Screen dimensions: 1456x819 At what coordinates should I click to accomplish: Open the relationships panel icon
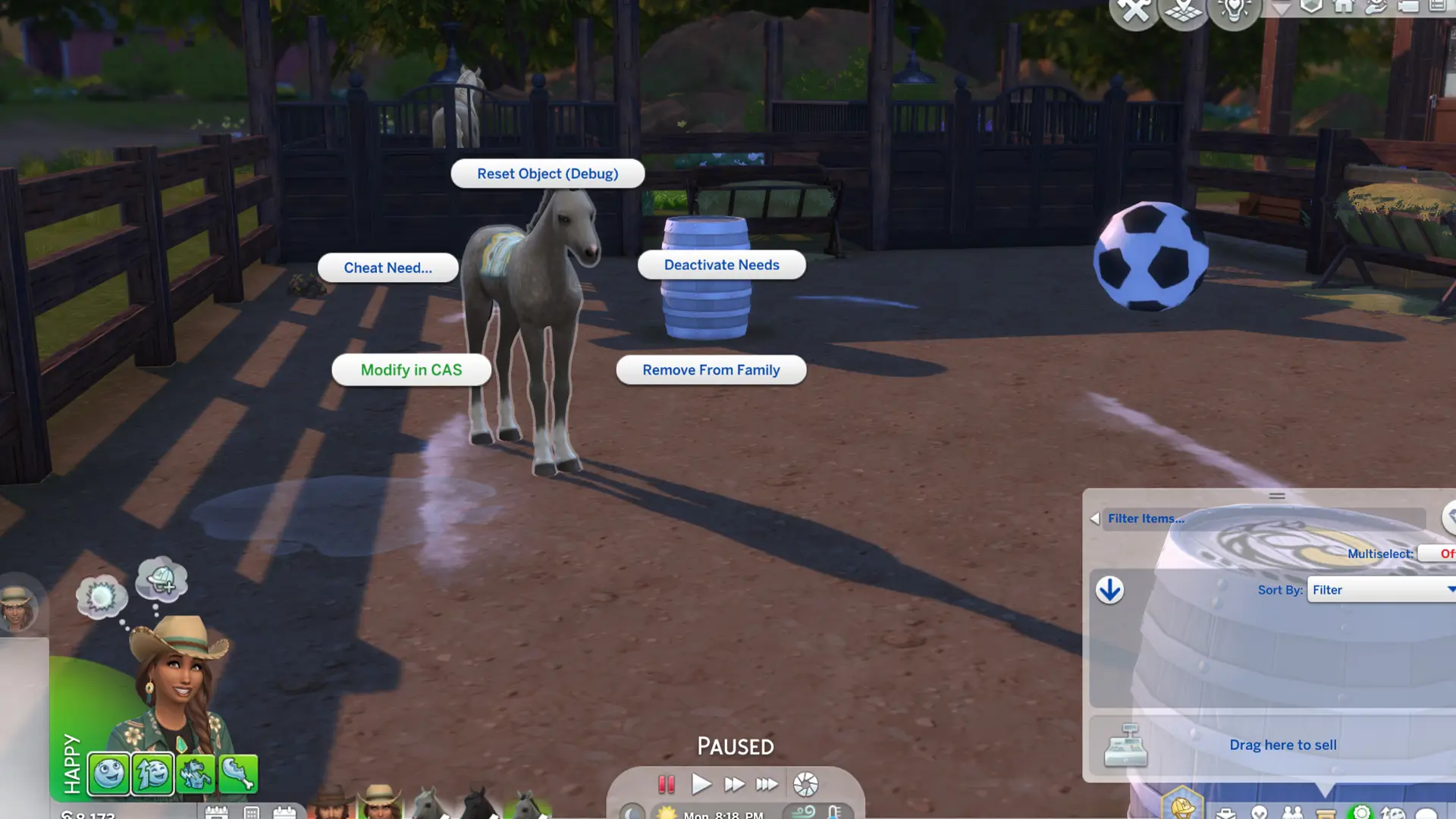tap(1291, 813)
